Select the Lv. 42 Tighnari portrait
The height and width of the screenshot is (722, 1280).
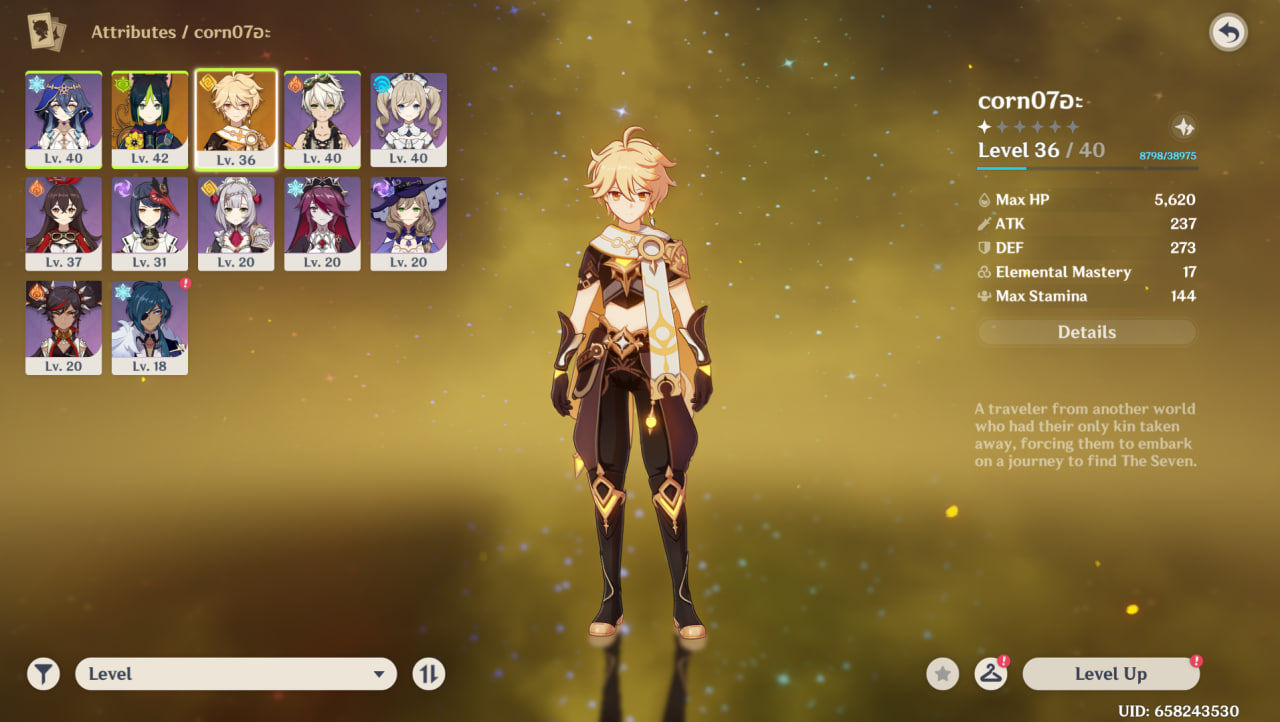coord(149,118)
